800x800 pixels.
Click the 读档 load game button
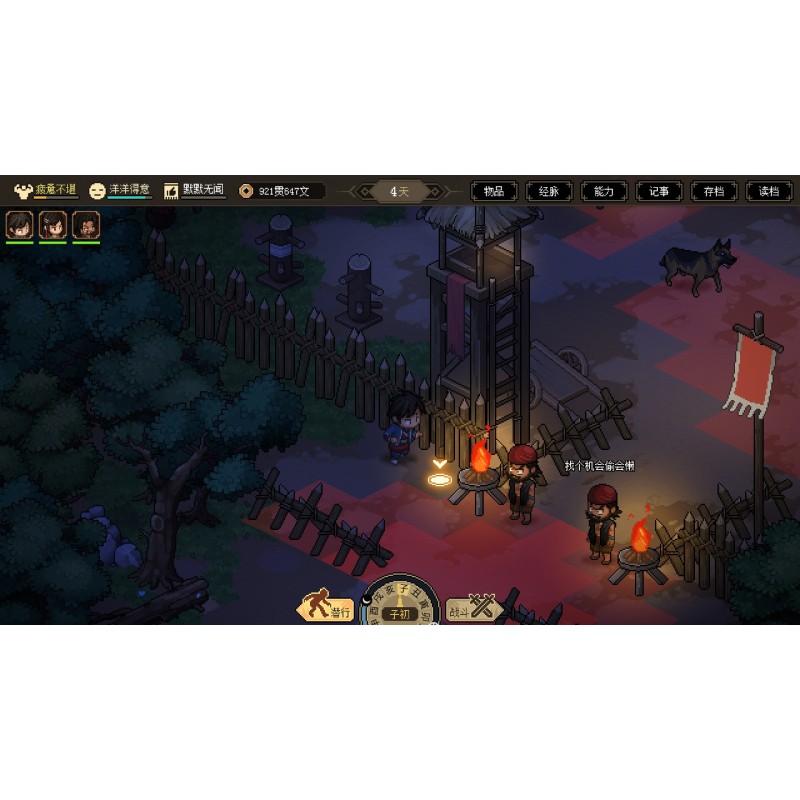pos(769,191)
